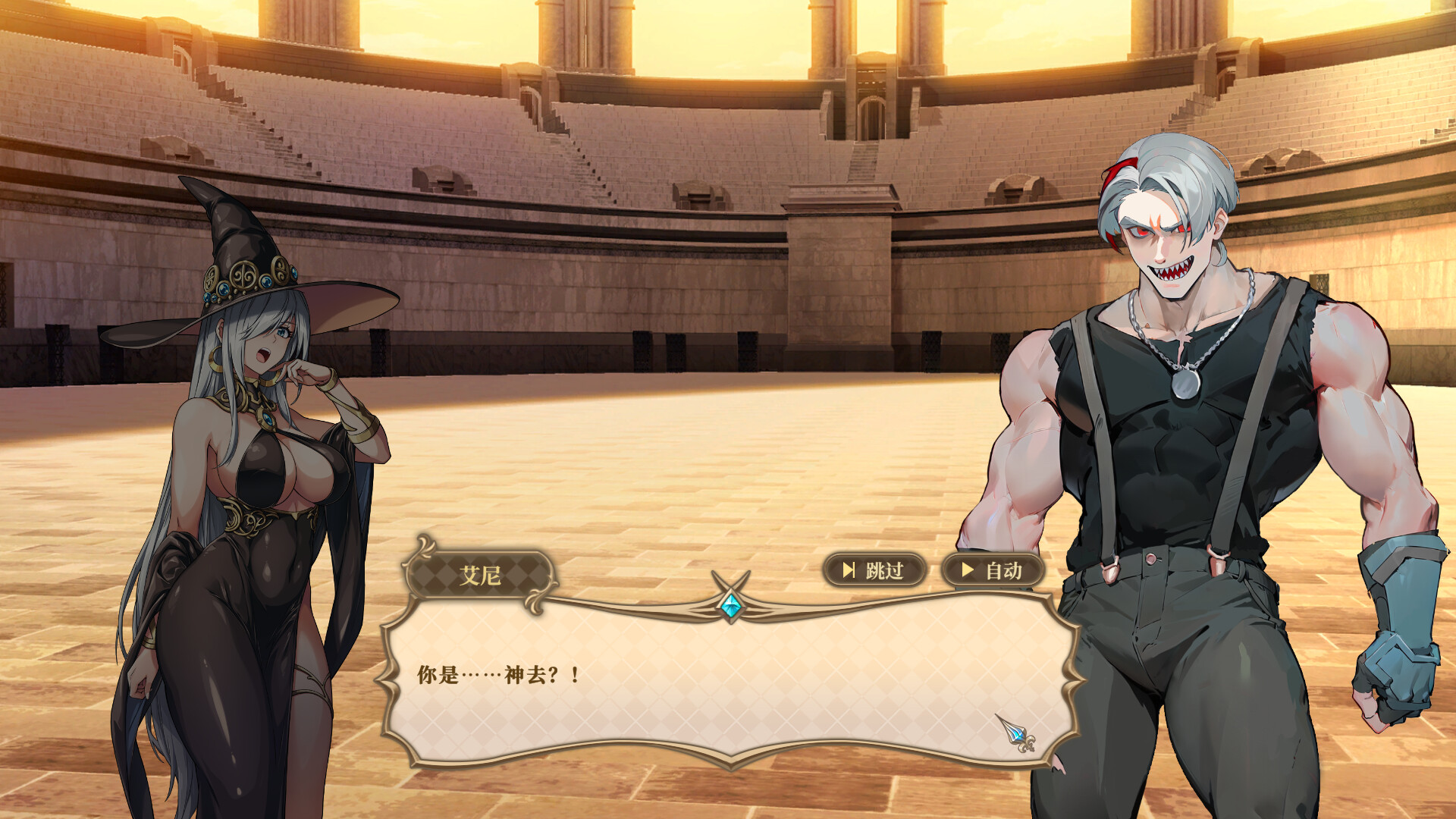Click the name banner to expand character info

(482, 573)
